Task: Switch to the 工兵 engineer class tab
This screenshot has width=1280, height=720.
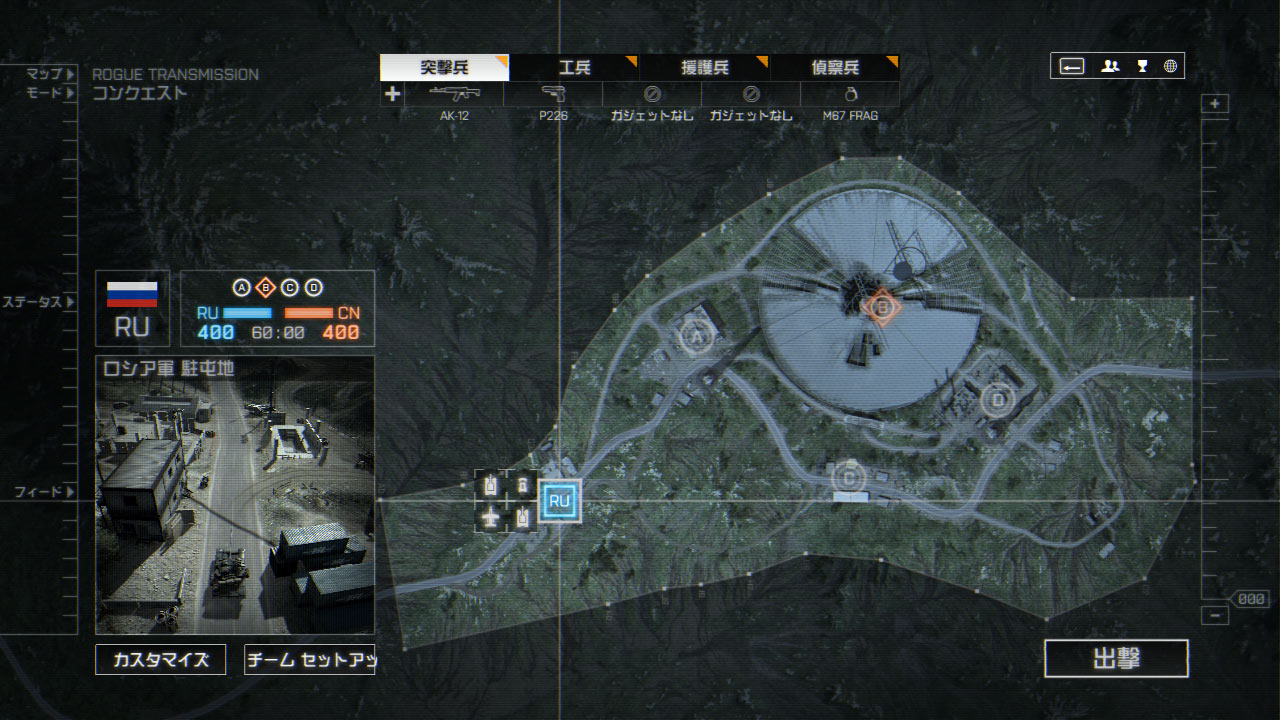Action: [x=574, y=68]
